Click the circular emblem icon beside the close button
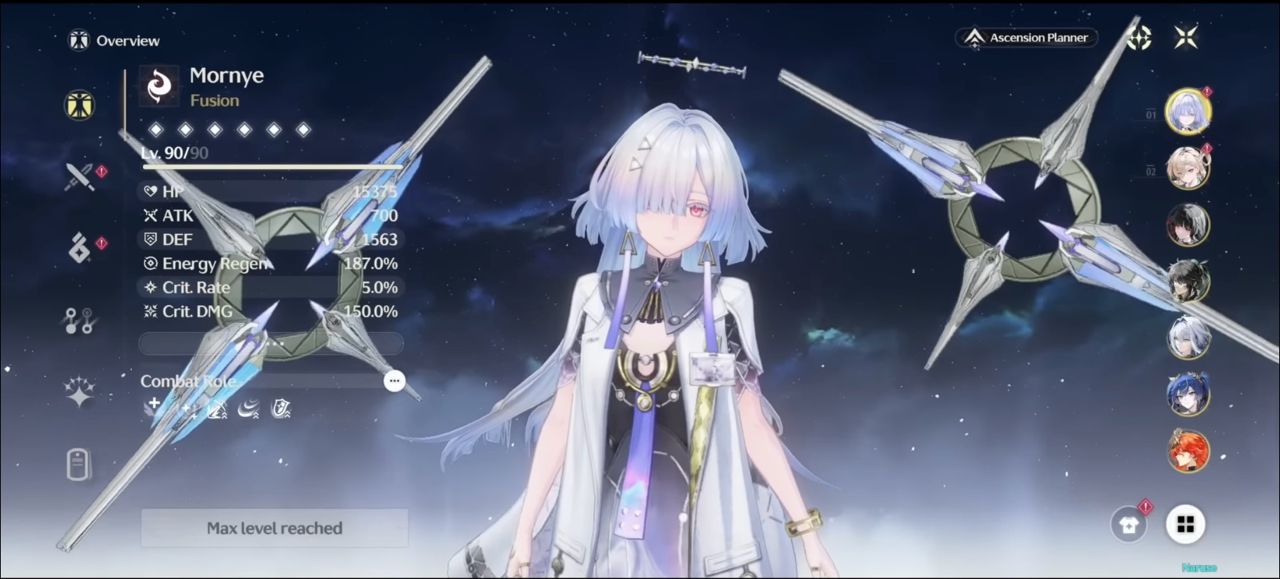 1139,38
